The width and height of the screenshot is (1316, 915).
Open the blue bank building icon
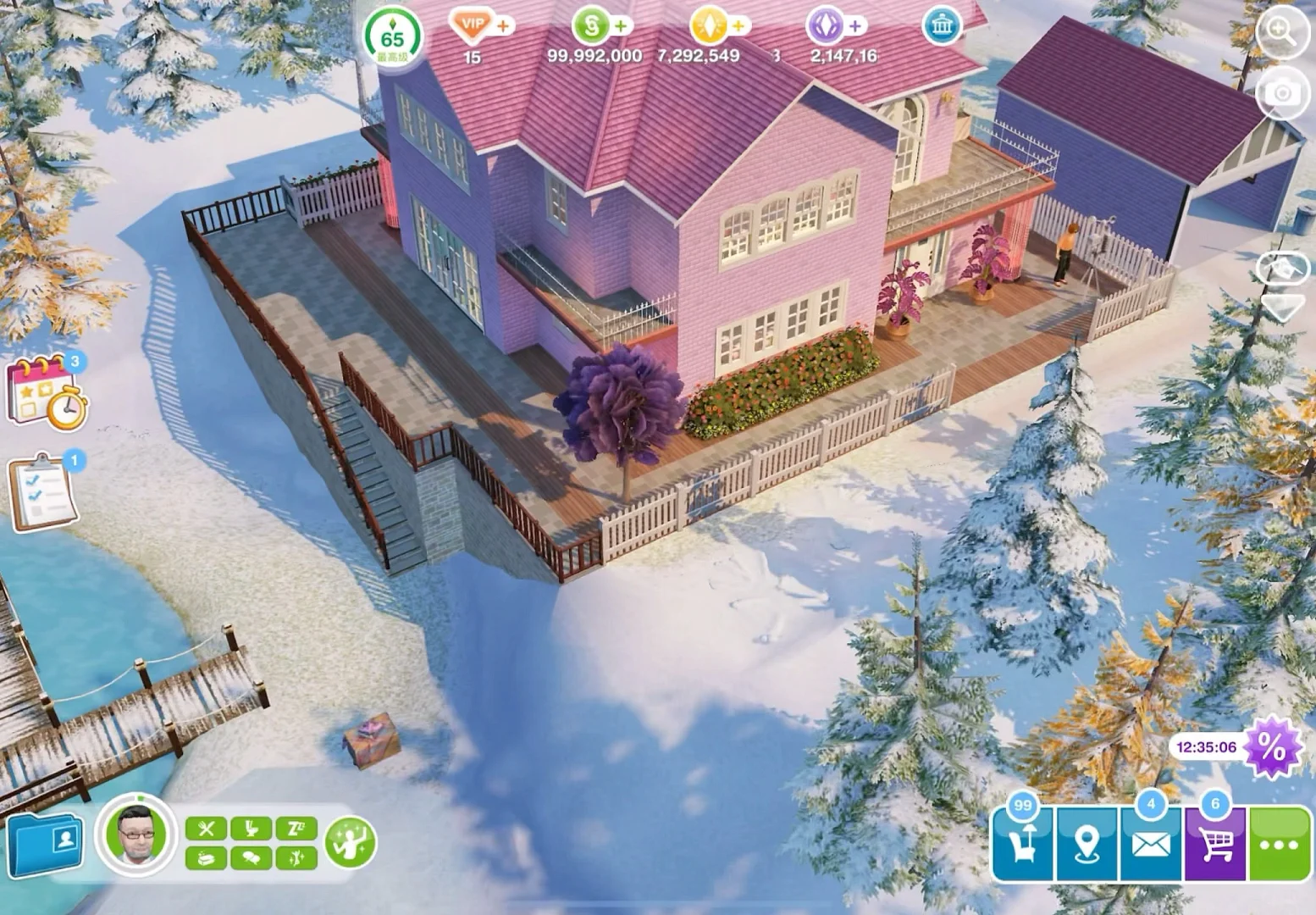click(x=942, y=27)
